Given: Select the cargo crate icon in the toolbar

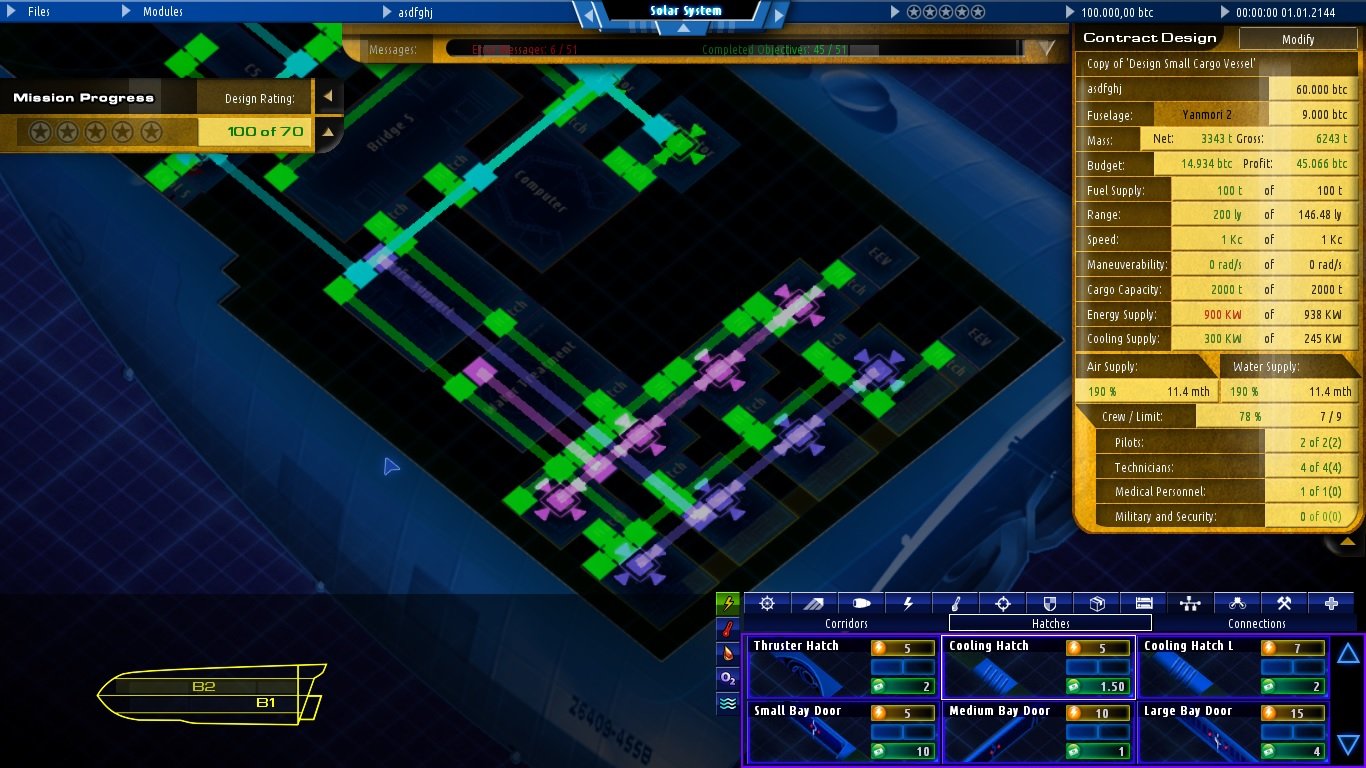Looking at the screenshot, I should tap(1097, 602).
